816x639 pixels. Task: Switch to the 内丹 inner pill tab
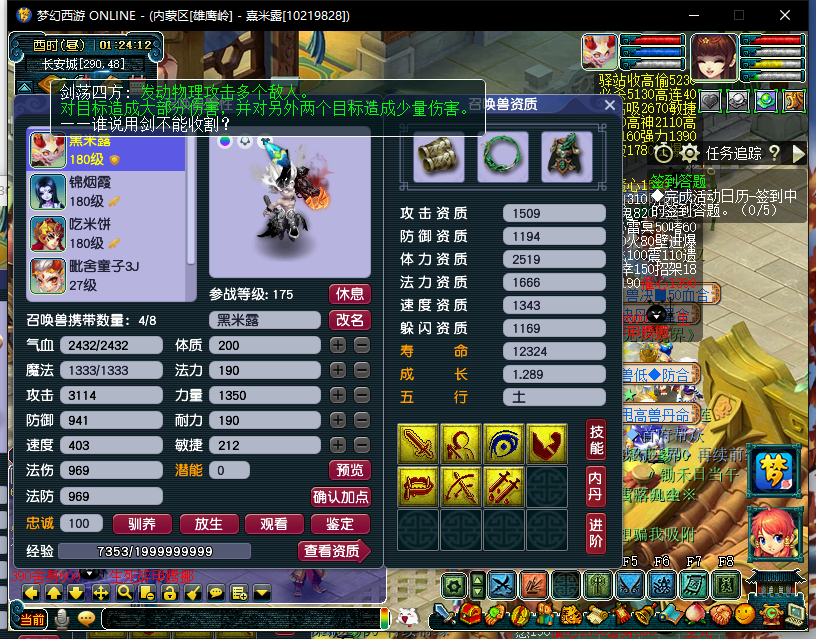[596, 484]
